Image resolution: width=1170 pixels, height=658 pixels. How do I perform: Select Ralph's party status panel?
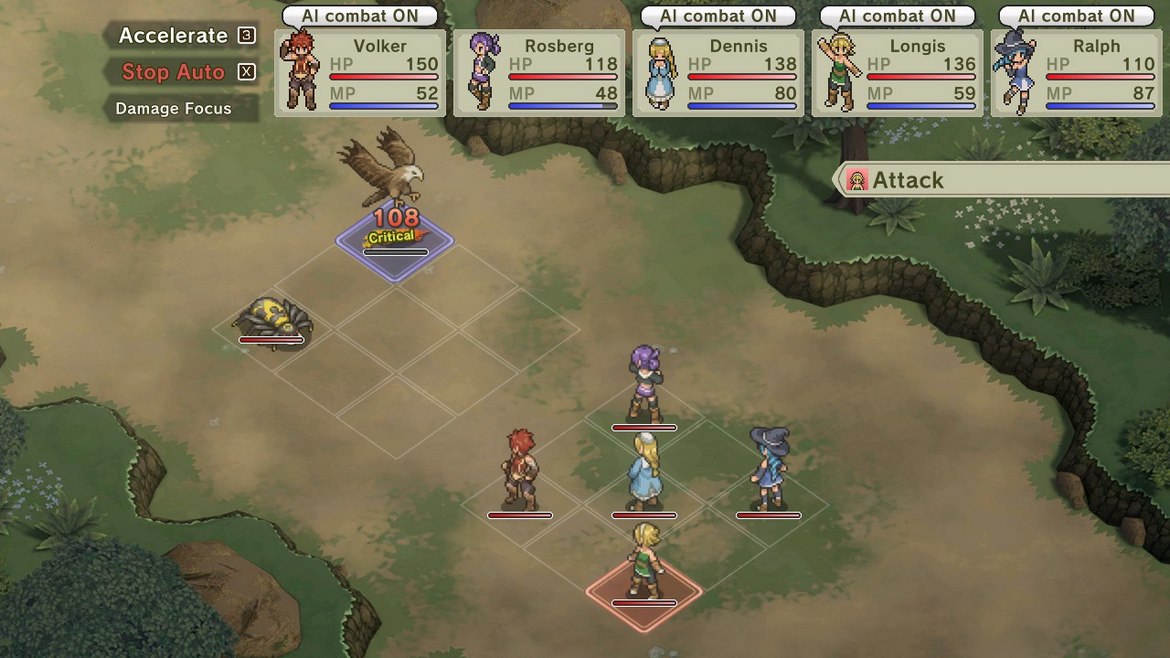pyautogui.click(x=1076, y=73)
